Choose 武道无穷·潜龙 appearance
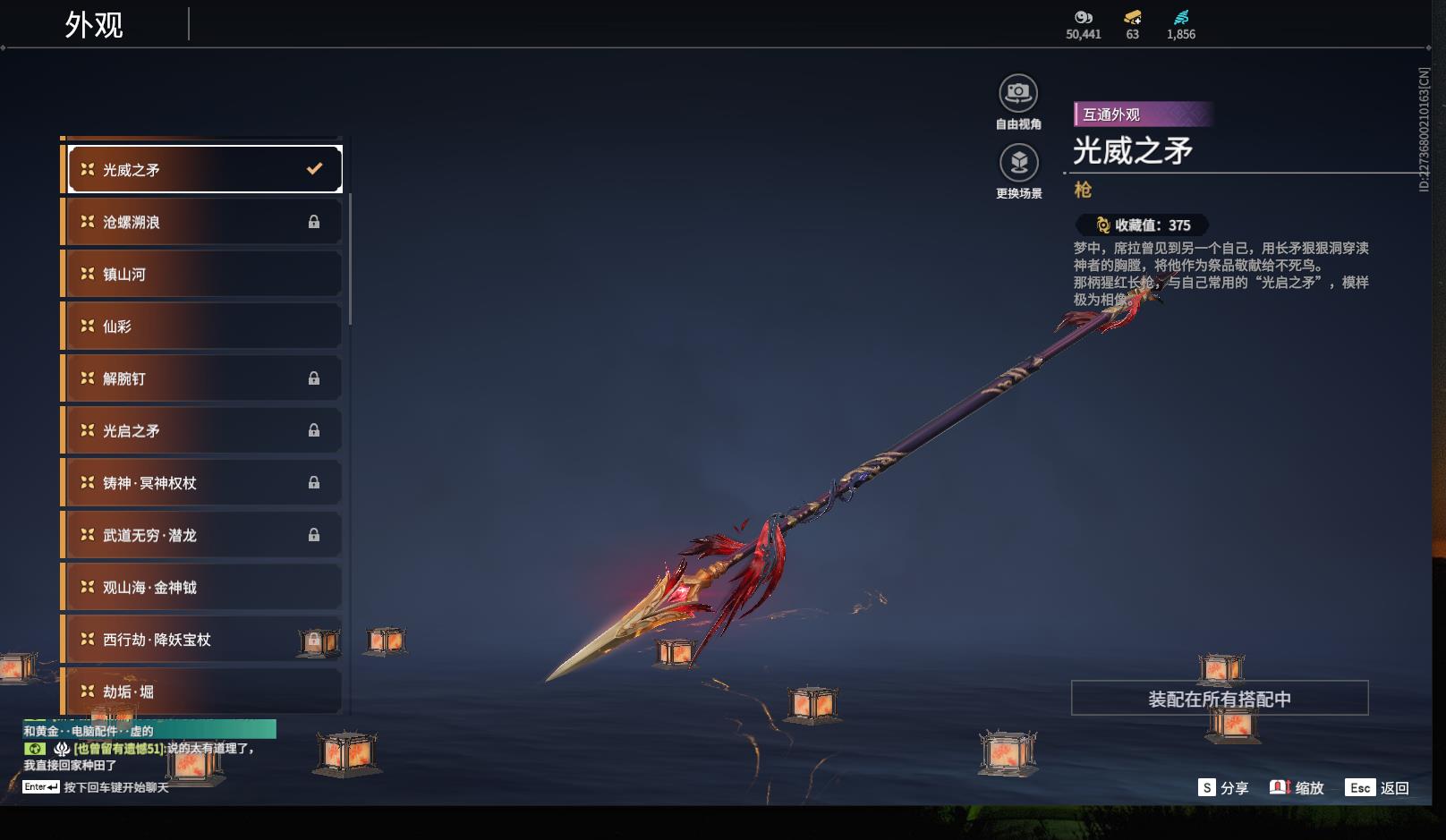This screenshot has height=840, width=1446. 202,535
